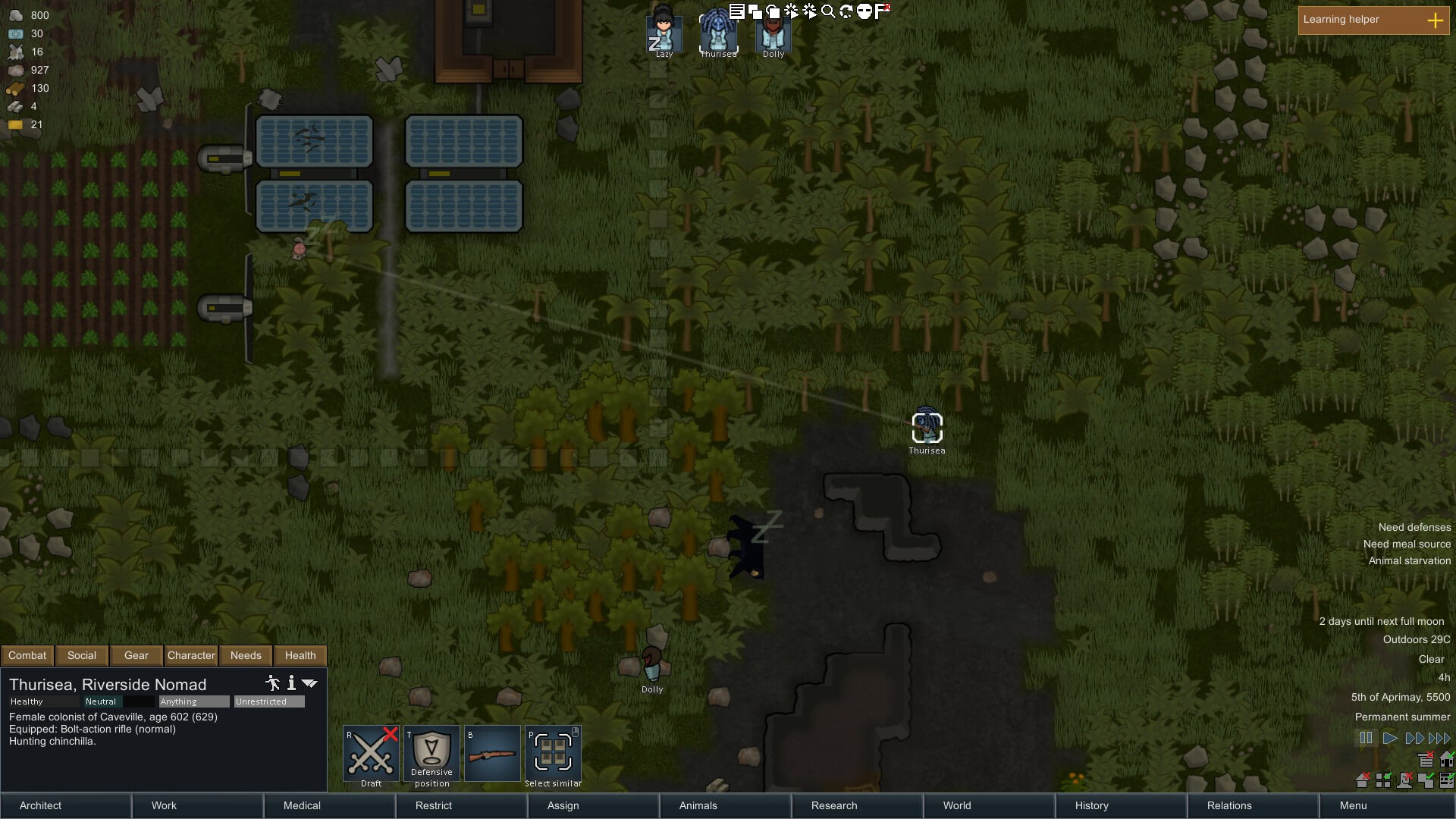This screenshot has width=1456, height=819.
Task: Open the Work tab
Action: tap(164, 805)
